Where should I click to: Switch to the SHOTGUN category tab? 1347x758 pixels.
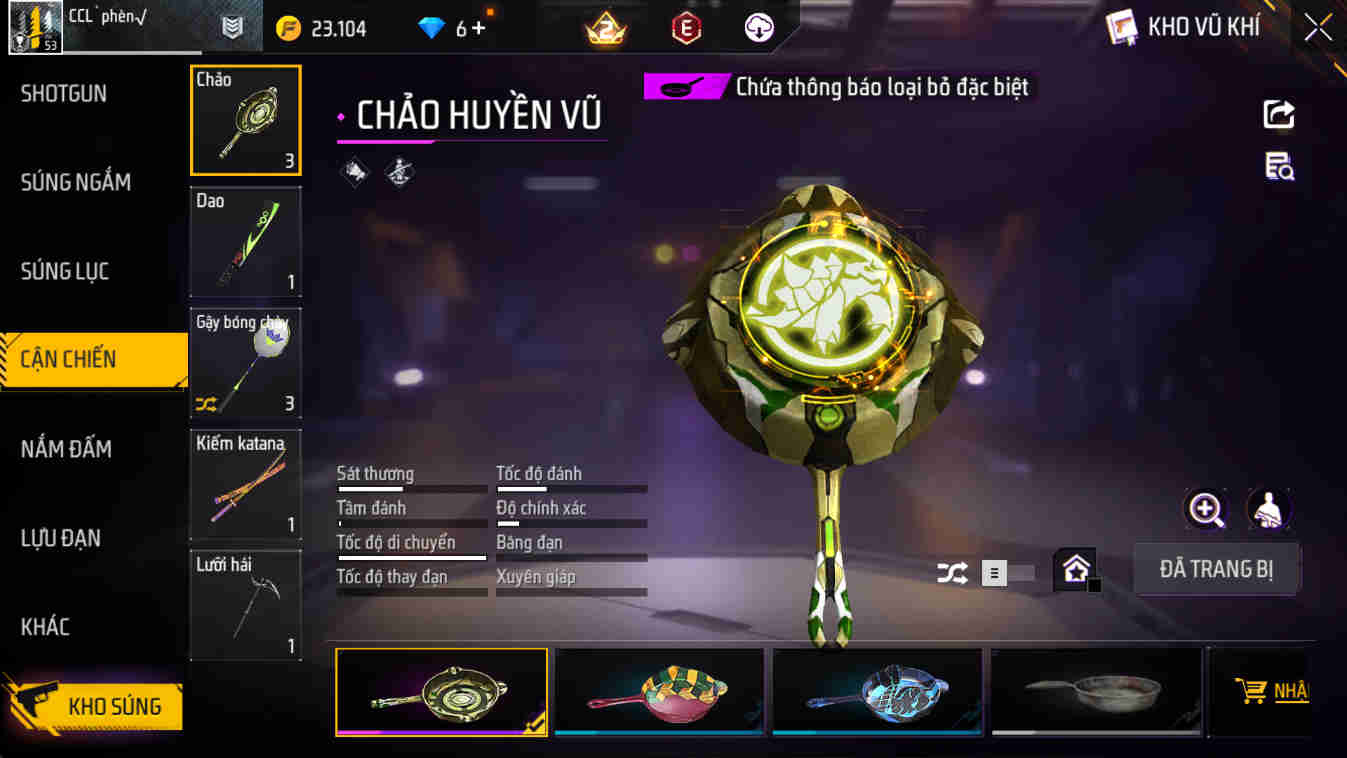click(63, 93)
